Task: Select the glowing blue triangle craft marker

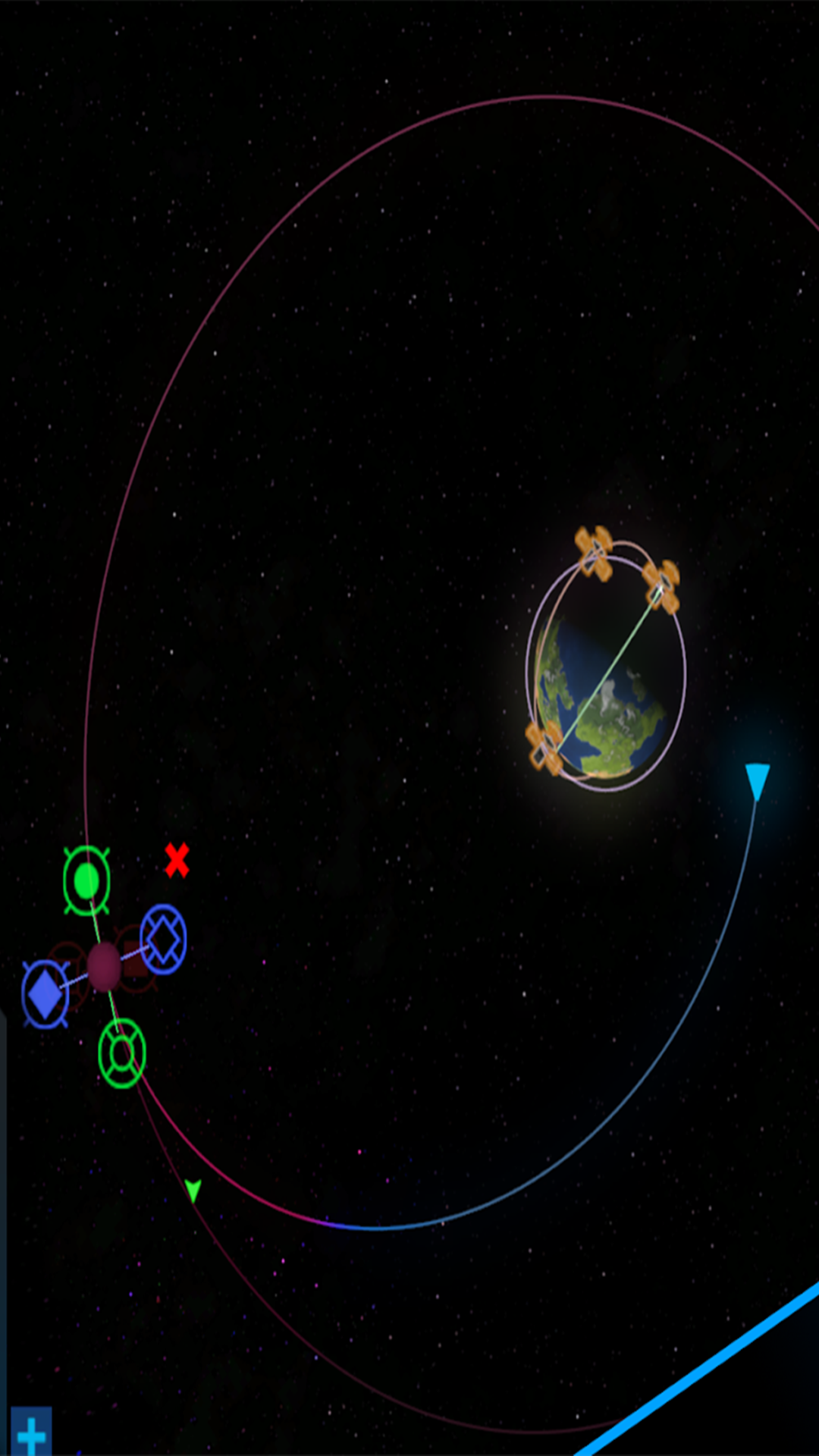Action: (x=757, y=781)
